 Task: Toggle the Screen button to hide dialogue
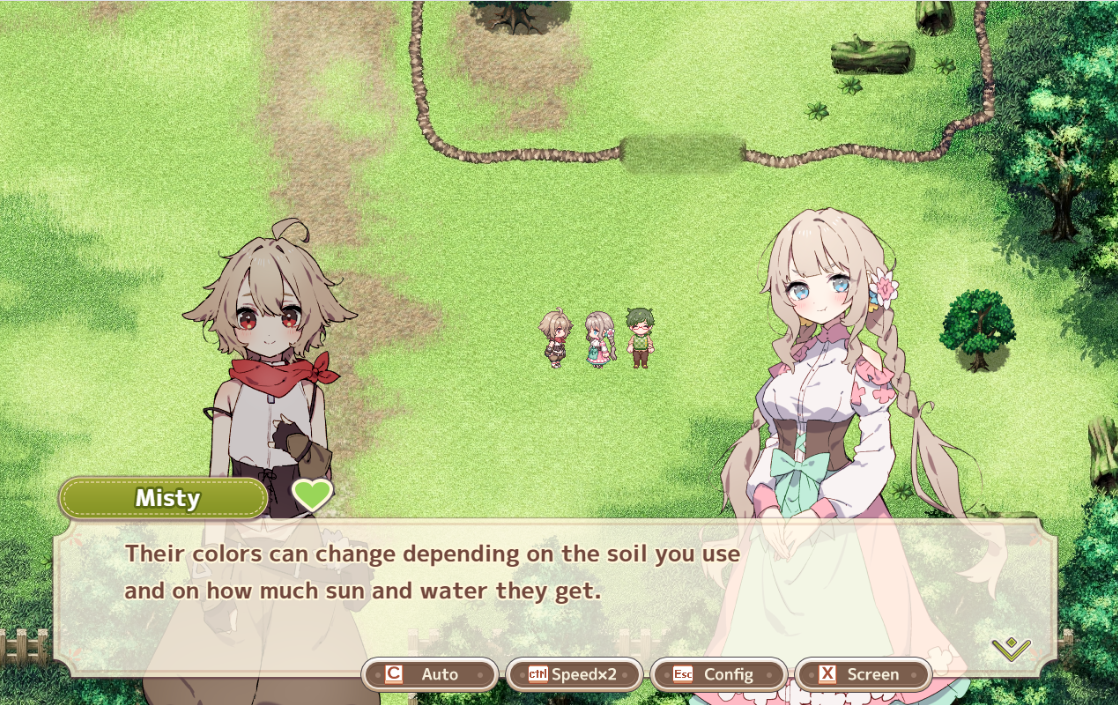click(x=862, y=674)
